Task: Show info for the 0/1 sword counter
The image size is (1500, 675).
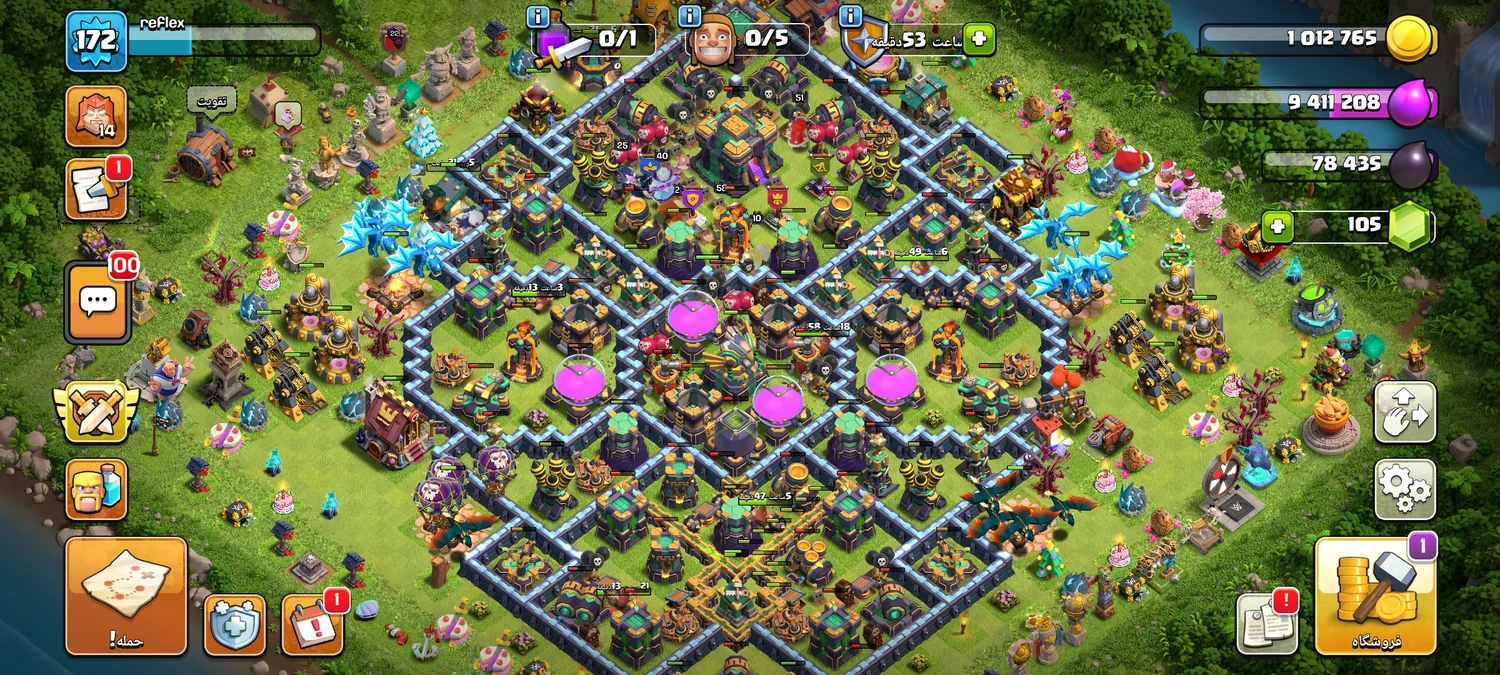Action: coord(538,16)
